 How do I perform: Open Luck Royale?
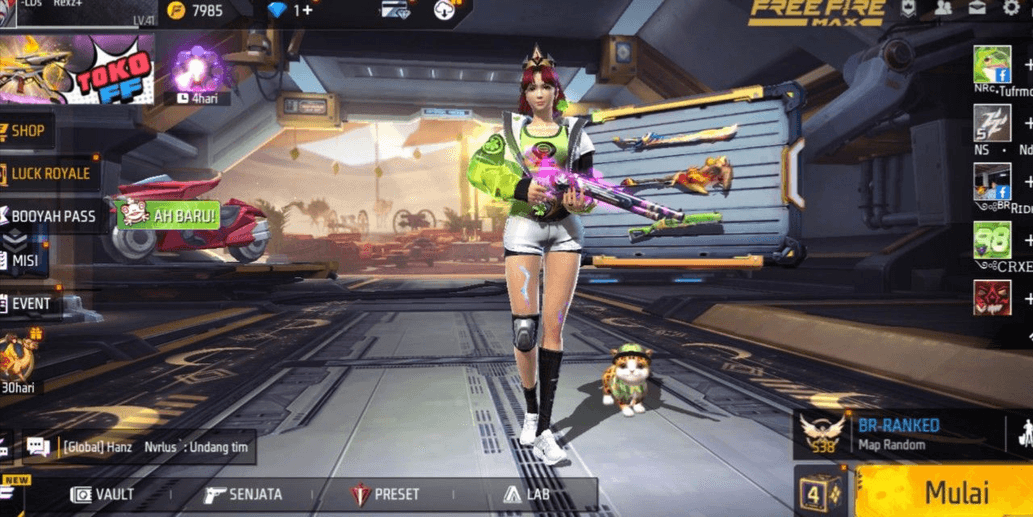49,173
